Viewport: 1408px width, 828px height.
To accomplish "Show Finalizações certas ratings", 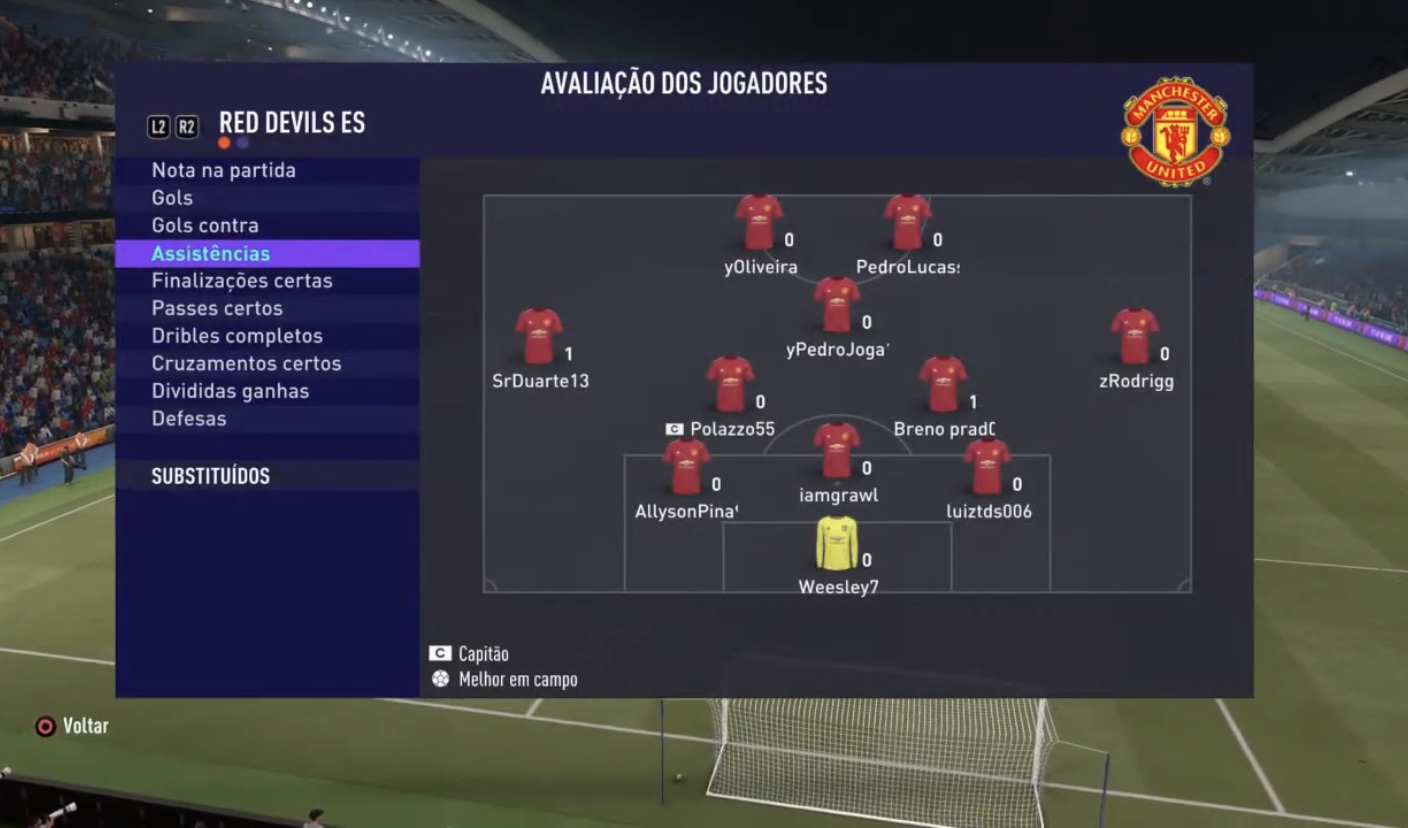I will pos(242,281).
